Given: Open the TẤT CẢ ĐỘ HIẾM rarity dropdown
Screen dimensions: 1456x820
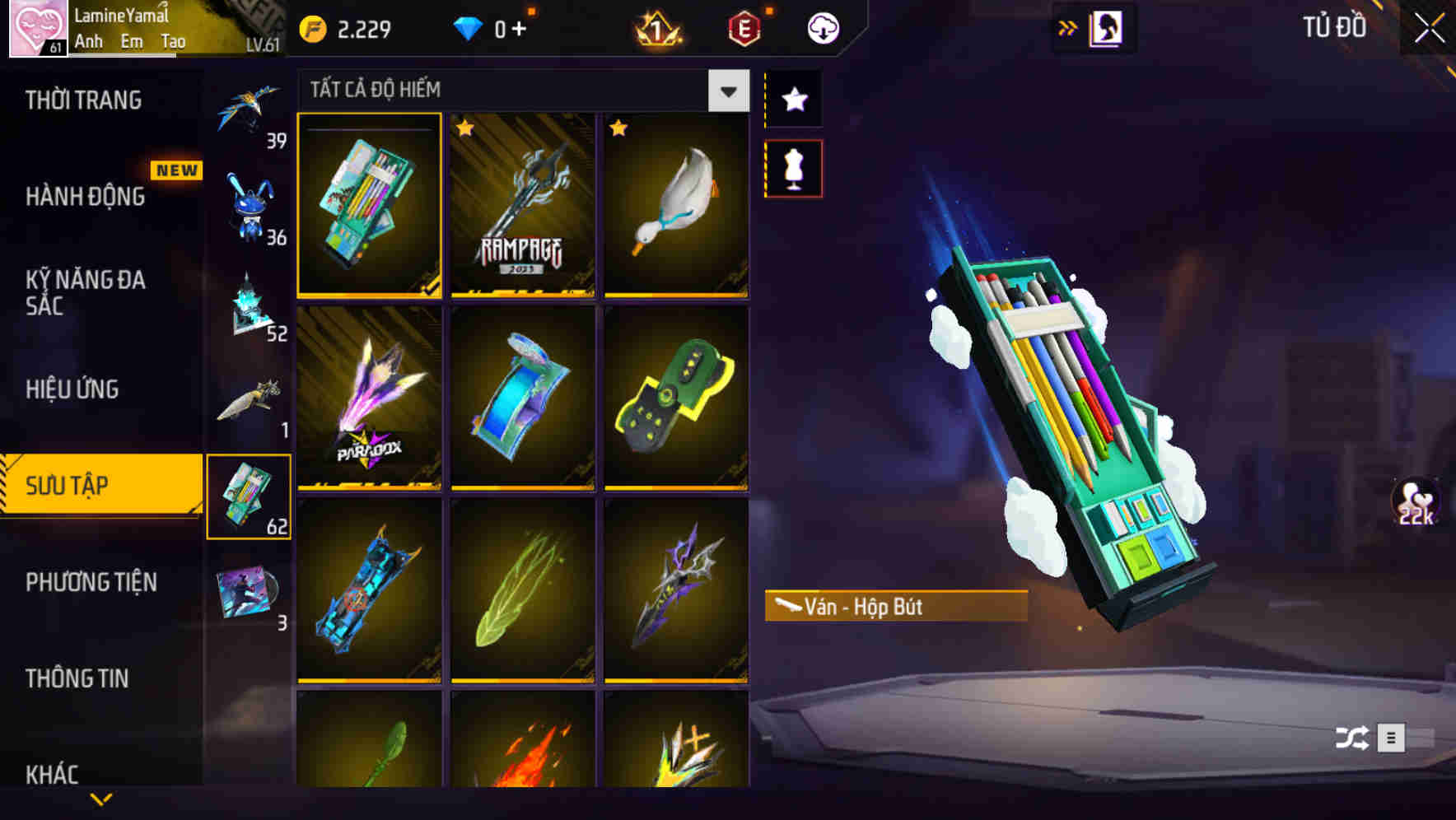Looking at the screenshot, I should point(511,89).
